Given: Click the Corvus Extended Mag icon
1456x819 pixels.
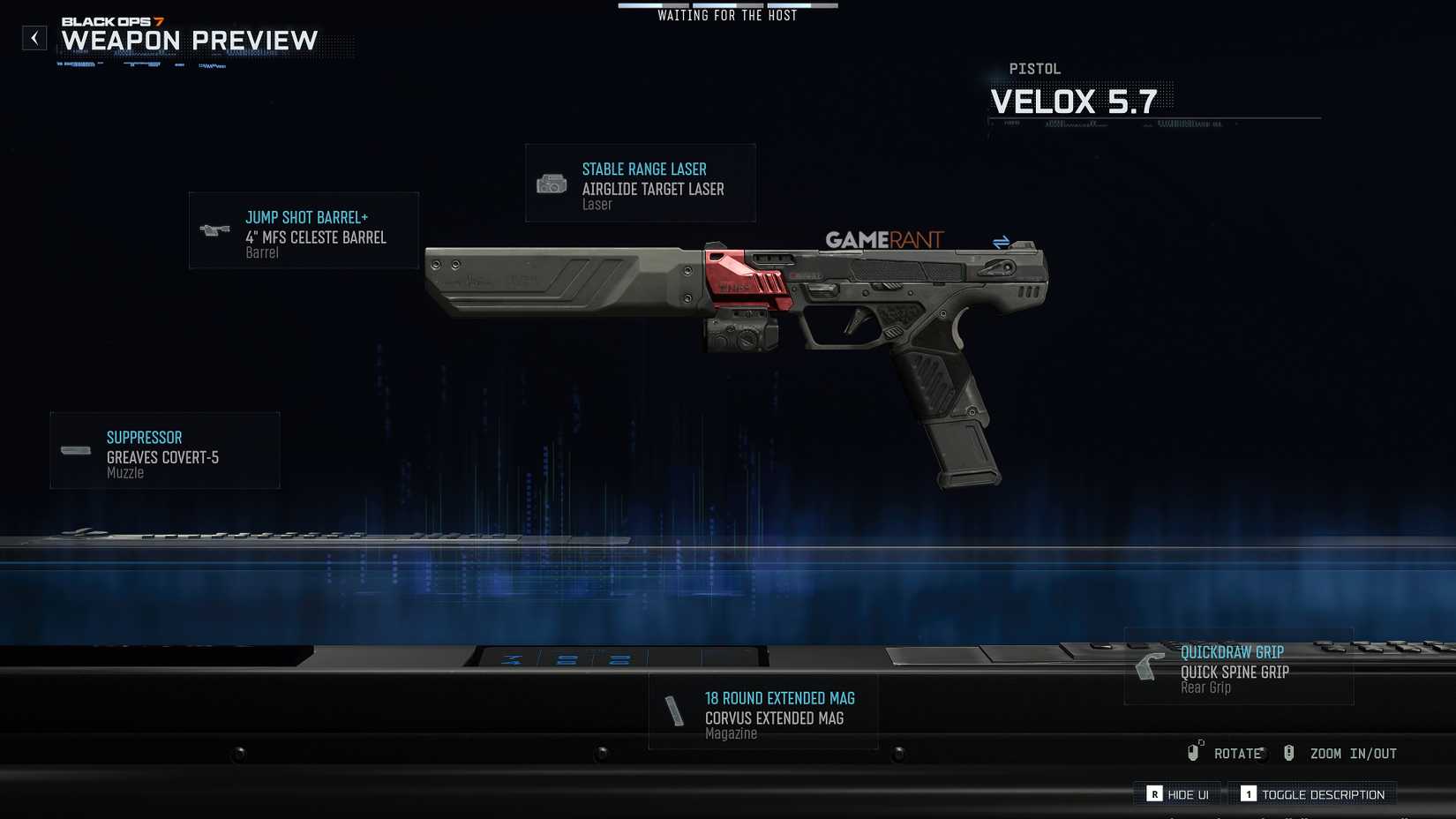Looking at the screenshot, I should click(672, 711).
